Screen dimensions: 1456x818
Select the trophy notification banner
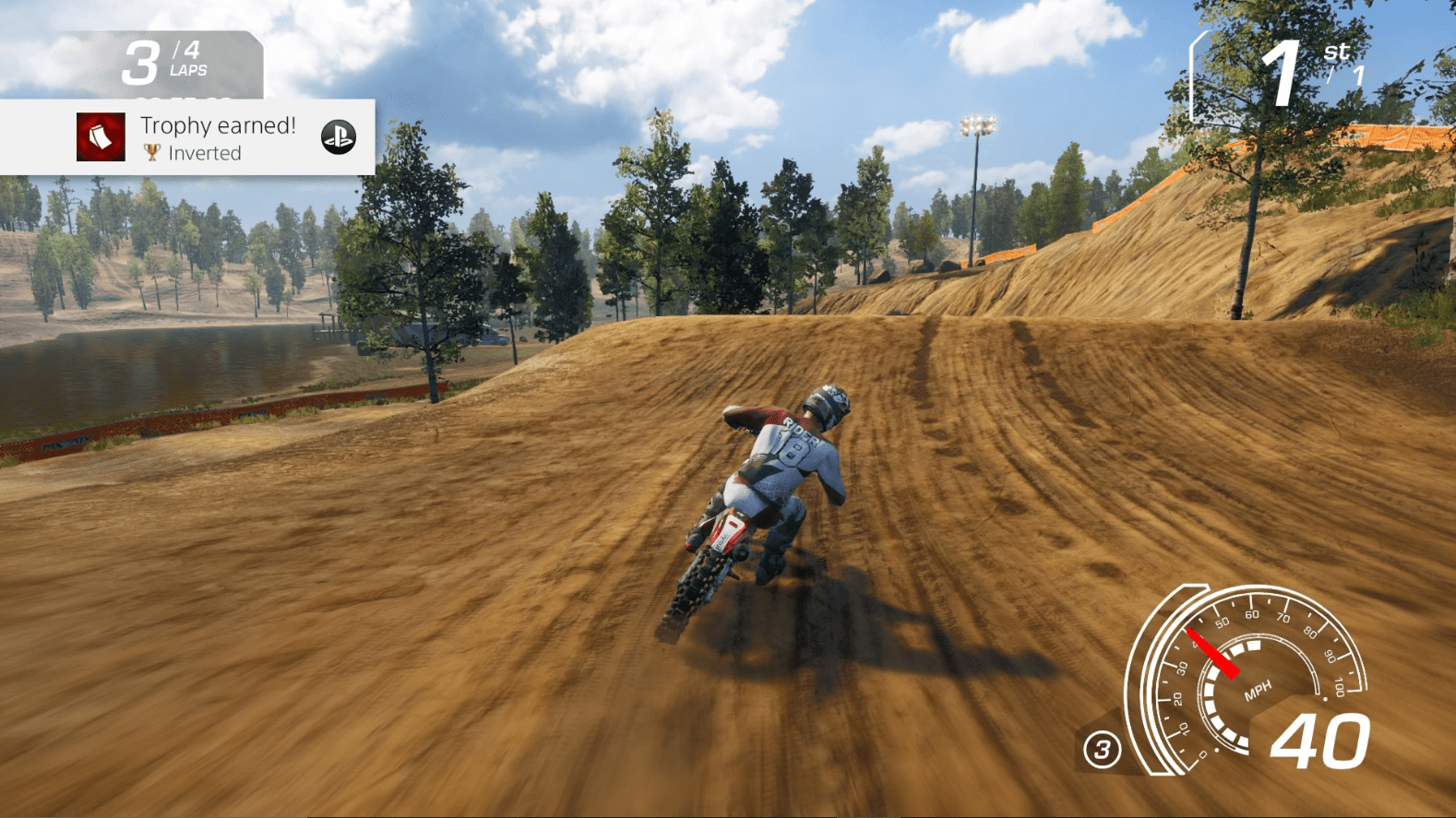(x=185, y=136)
